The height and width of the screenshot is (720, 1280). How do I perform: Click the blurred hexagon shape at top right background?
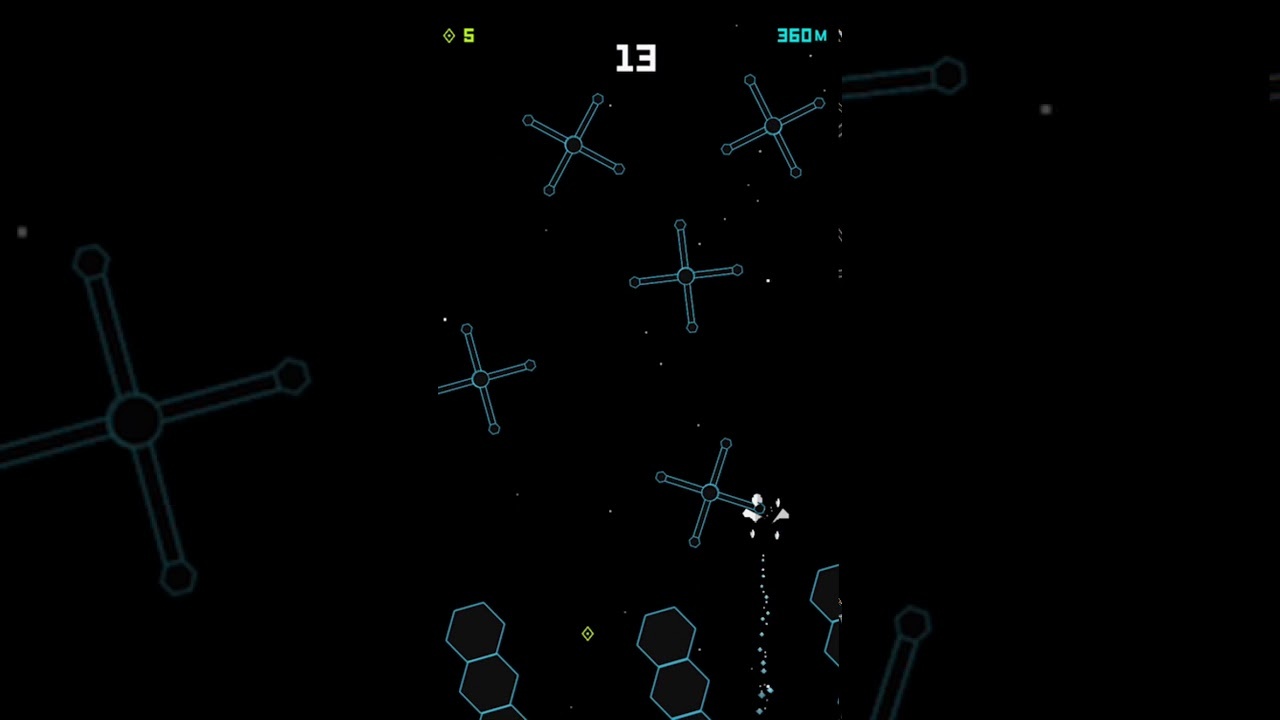(x=948, y=75)
